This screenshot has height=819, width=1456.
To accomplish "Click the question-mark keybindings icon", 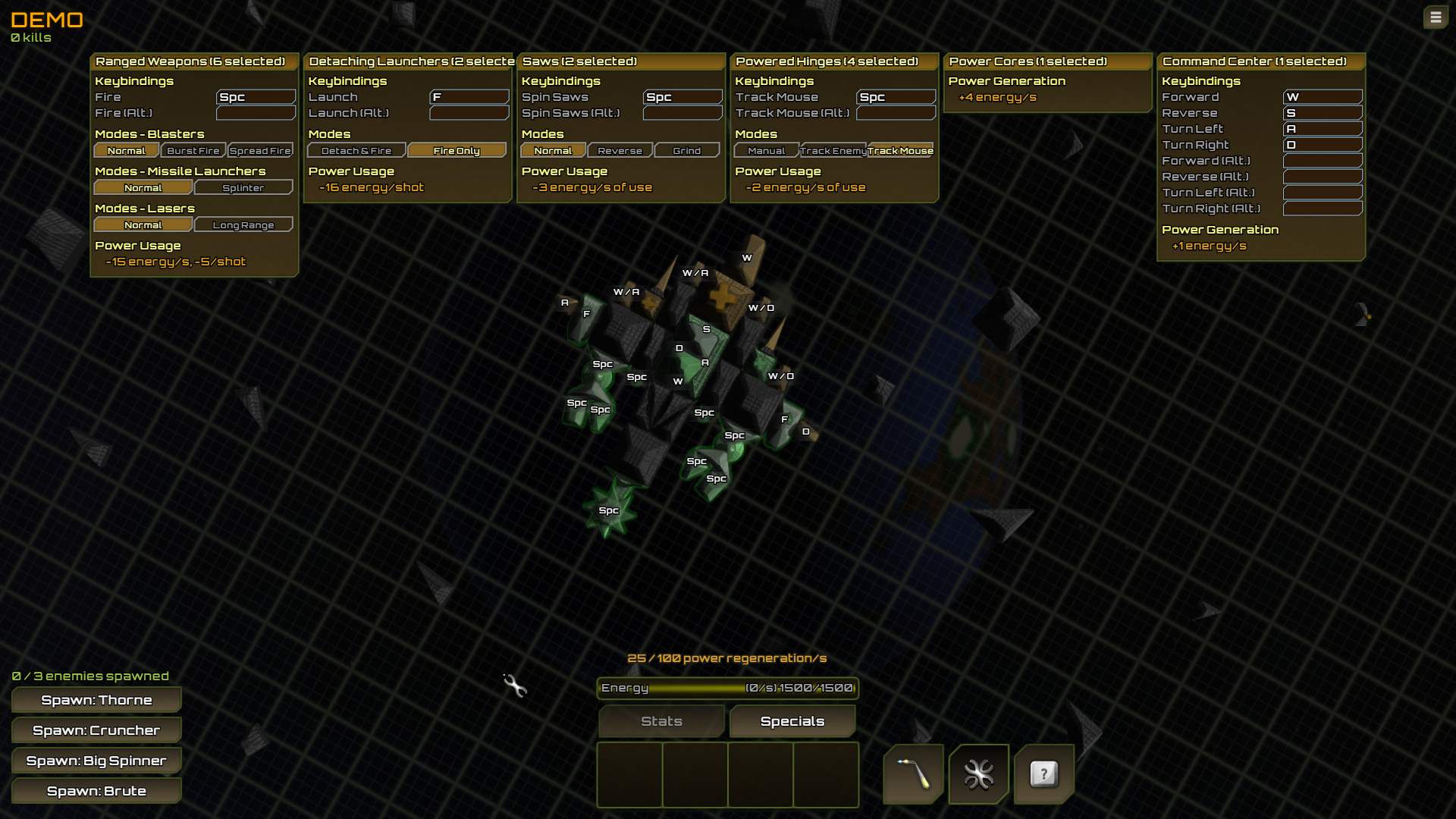I will pos(1044,774).
